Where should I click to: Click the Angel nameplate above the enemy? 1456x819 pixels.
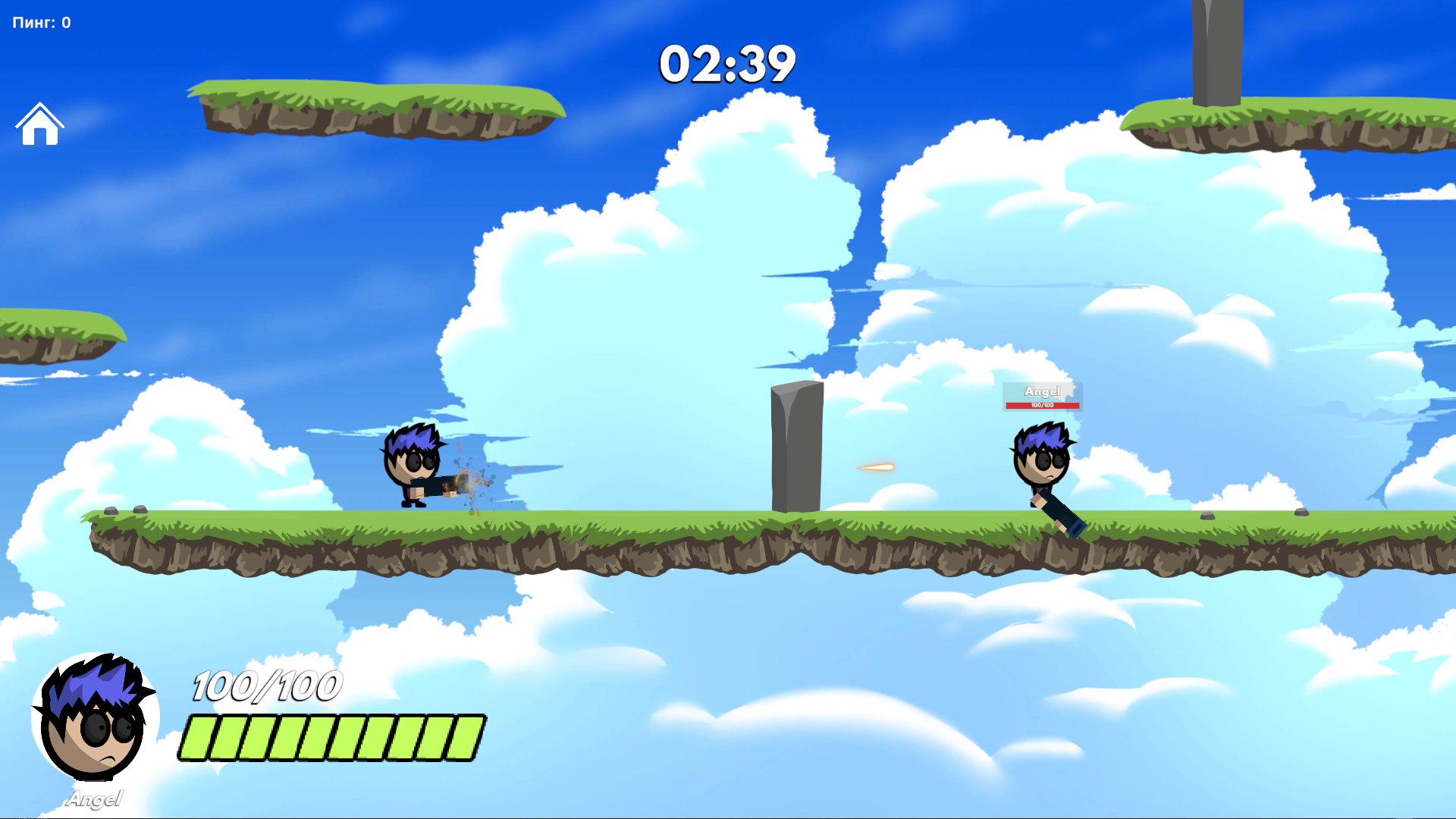coord(1043,391)
